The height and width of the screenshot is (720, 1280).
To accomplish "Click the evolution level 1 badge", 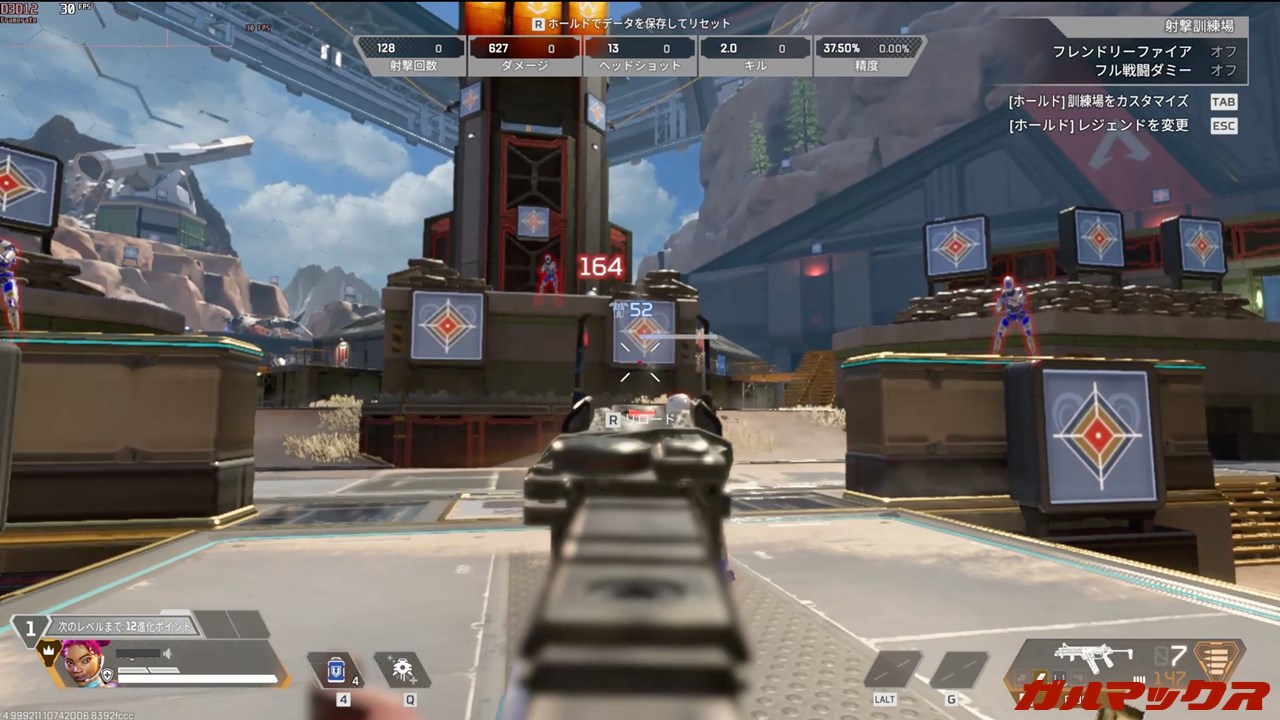I will pyautogui.click(x=30, y=628).
